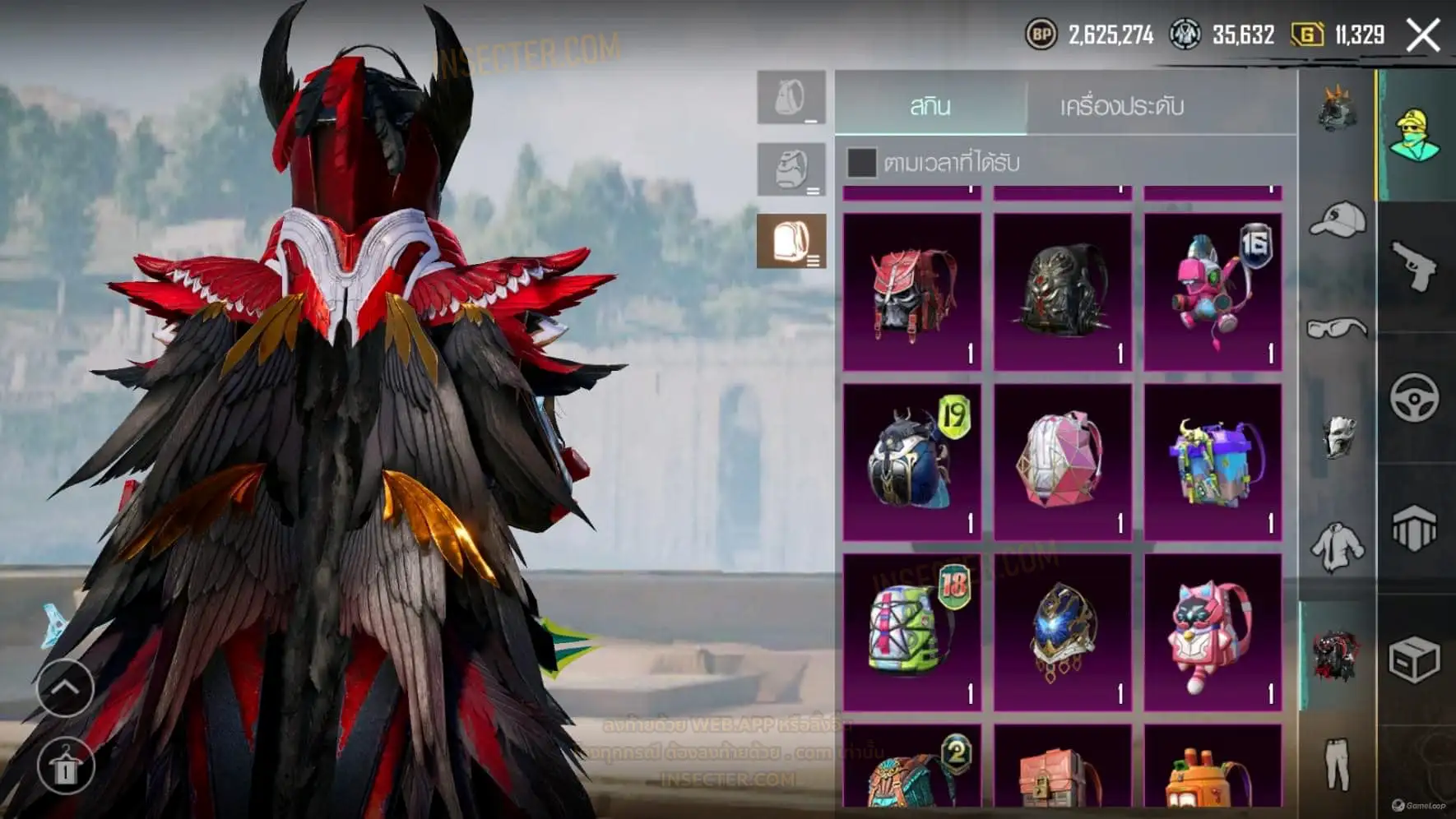The height and width of the screenshot is (819, 1456).
Task: Select the blue and gold armored backpack
Action: (912, 462)
